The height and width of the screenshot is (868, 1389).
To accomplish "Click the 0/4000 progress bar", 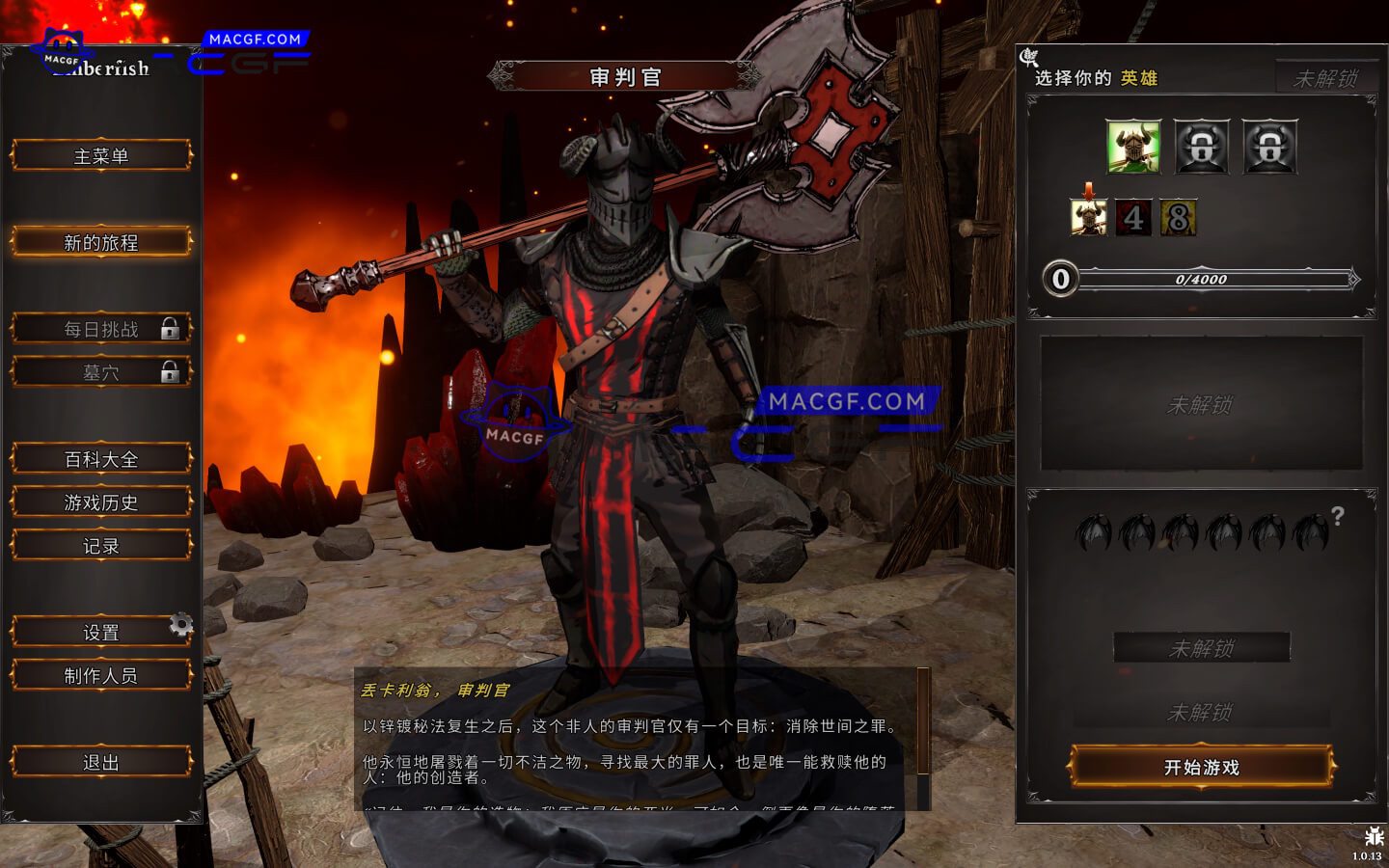I will point(1200,281).
